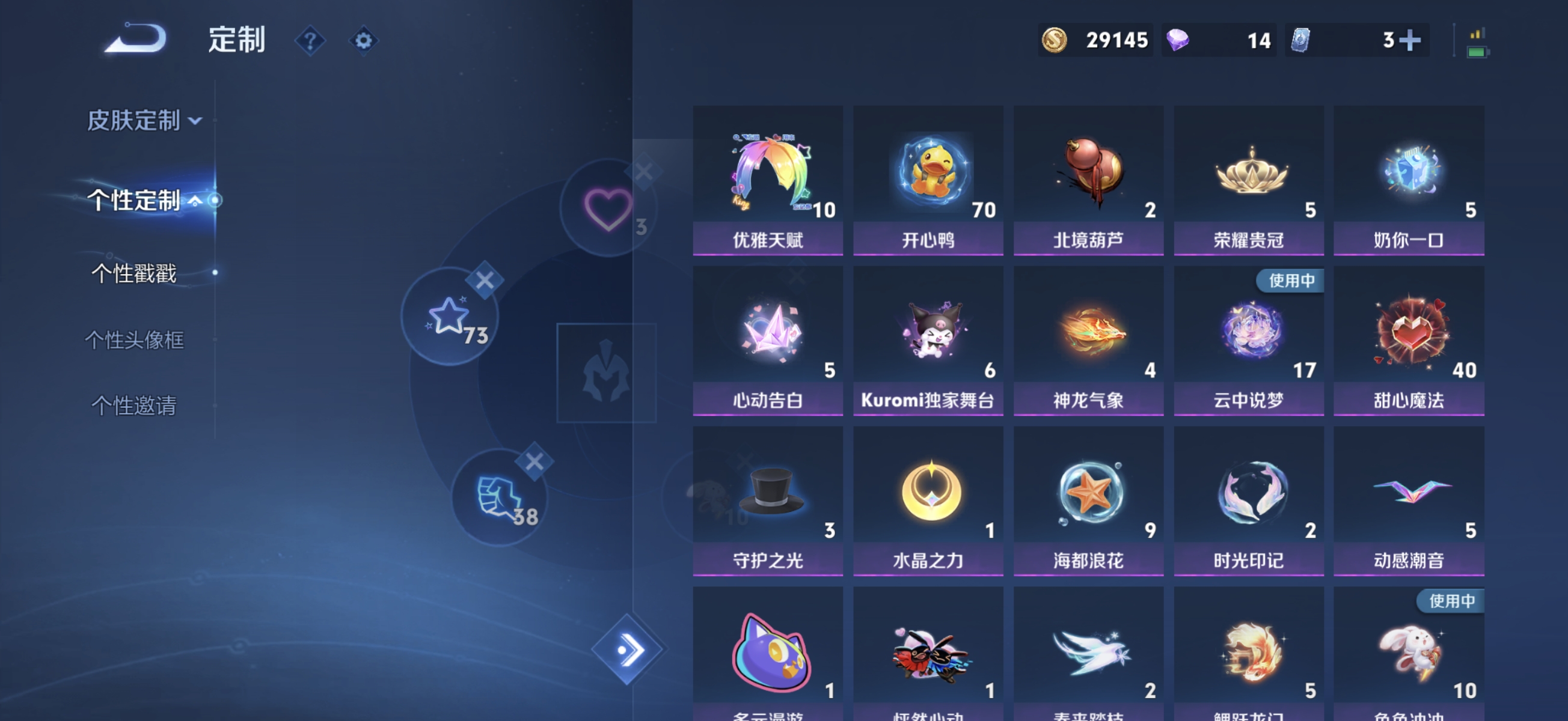Image resolution: width=1568 pixels, height=721 pixels.
Task: Open the settings gear icon
Action: pos(363,40)
